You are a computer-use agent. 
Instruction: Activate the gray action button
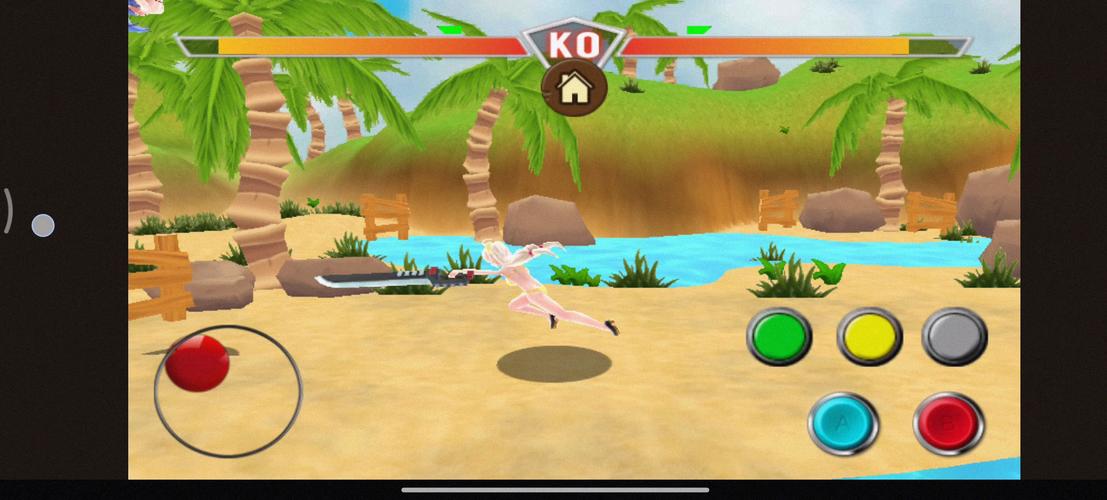coord(954,335)
